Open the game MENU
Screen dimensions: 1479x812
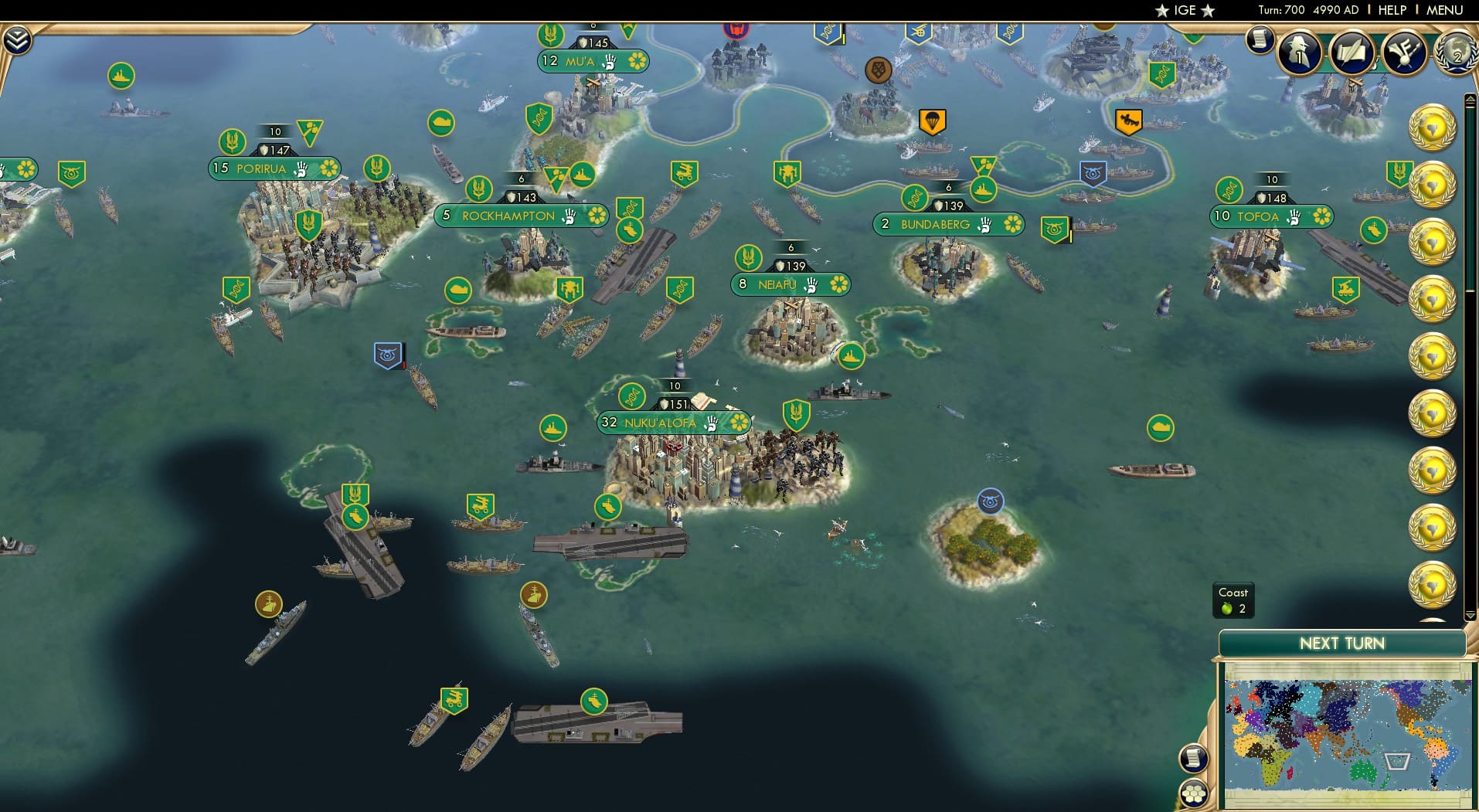(1444, 10)
